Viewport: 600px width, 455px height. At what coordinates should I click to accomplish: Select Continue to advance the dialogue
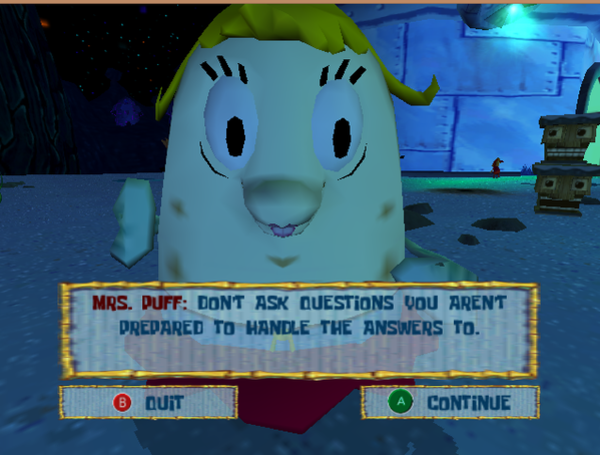coord(450,402)
